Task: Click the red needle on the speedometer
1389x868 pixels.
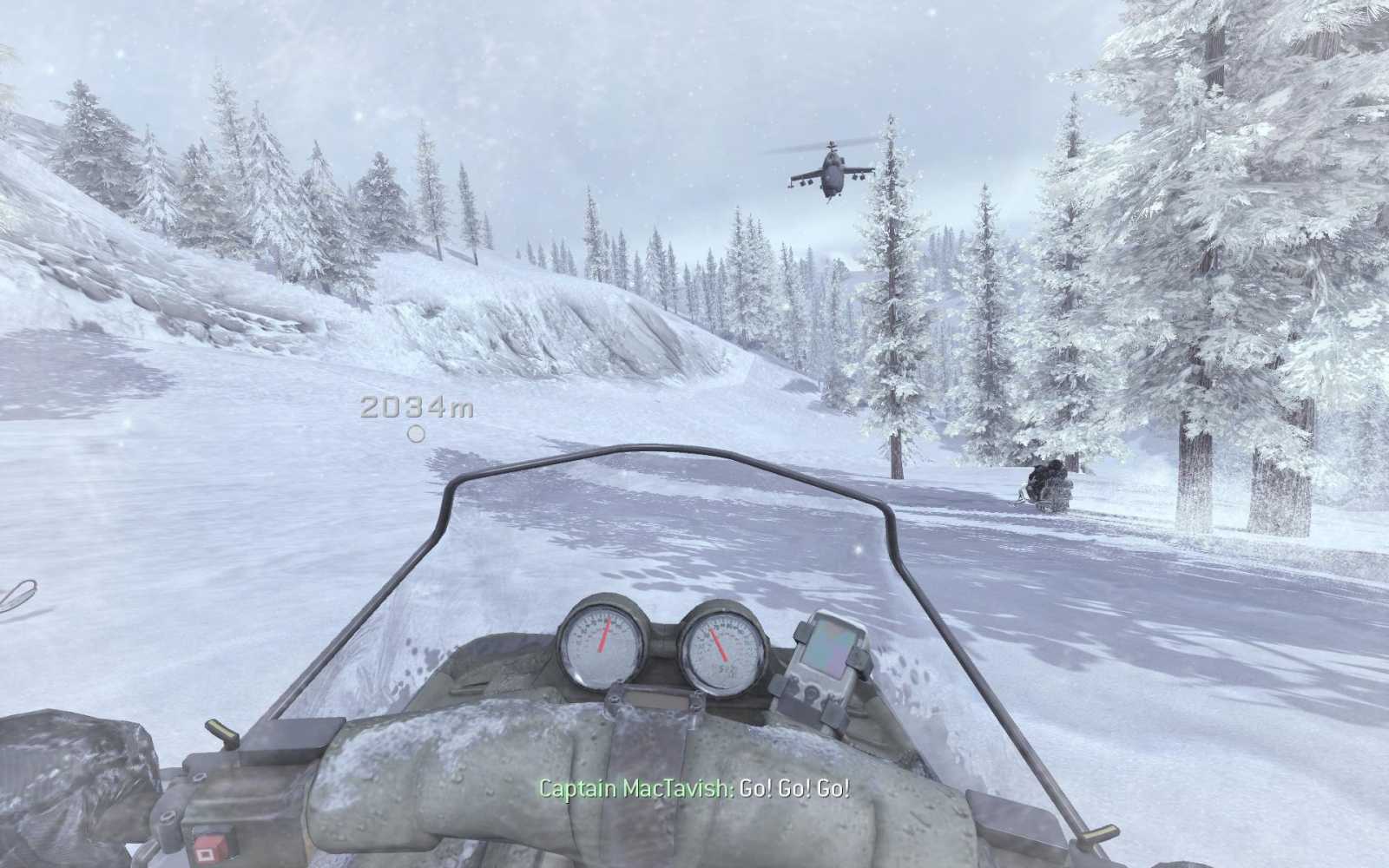Action: point(605,636)
